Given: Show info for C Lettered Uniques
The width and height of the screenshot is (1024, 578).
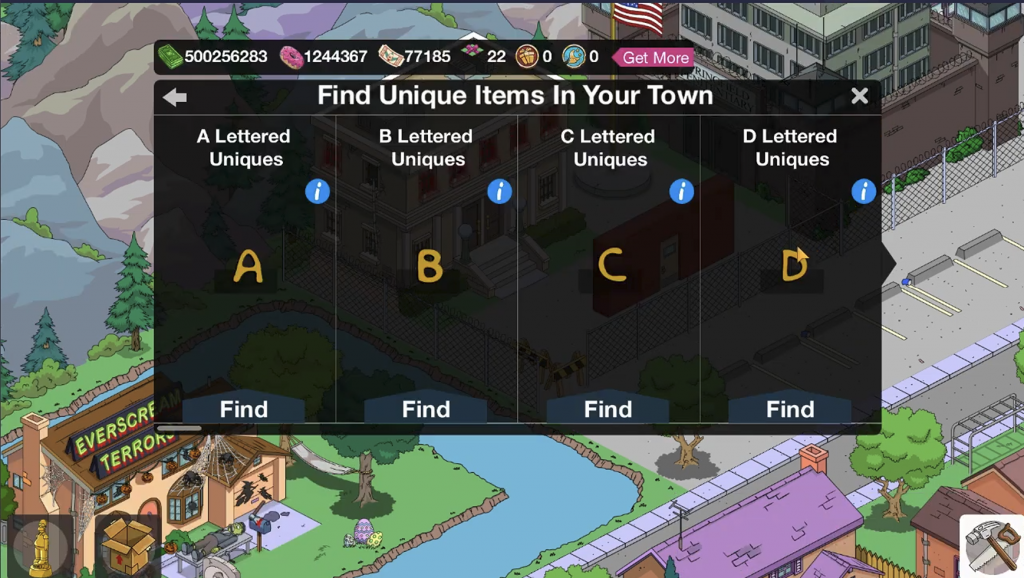Looking at the screenshot, I should (x=681, y=191).
